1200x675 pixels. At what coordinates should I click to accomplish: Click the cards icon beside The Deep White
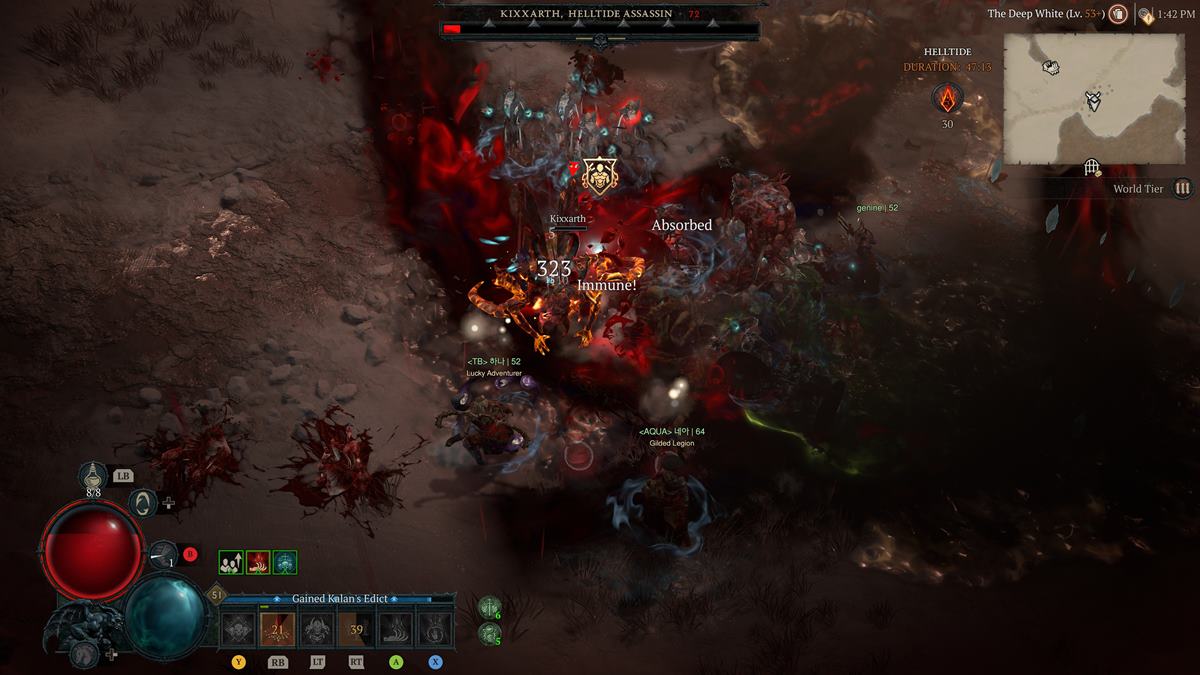pos(1118,14)
